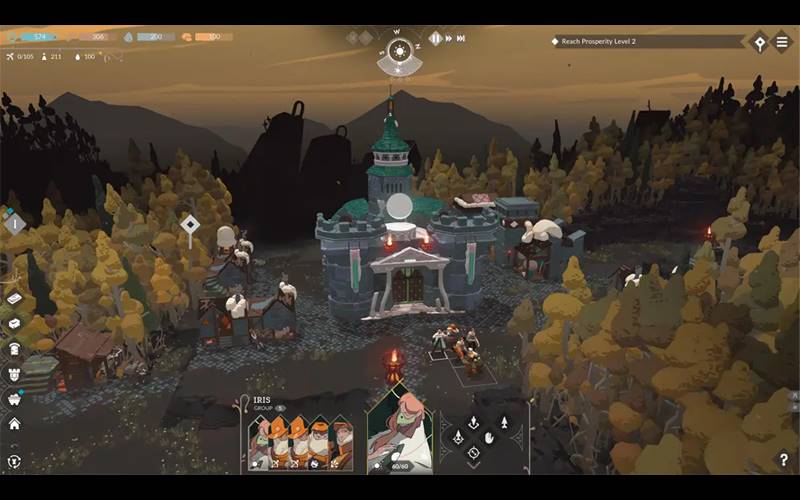Pause the game speed
Screen dimensions: 800x500
pyautogui.click(x=435, y=38)
